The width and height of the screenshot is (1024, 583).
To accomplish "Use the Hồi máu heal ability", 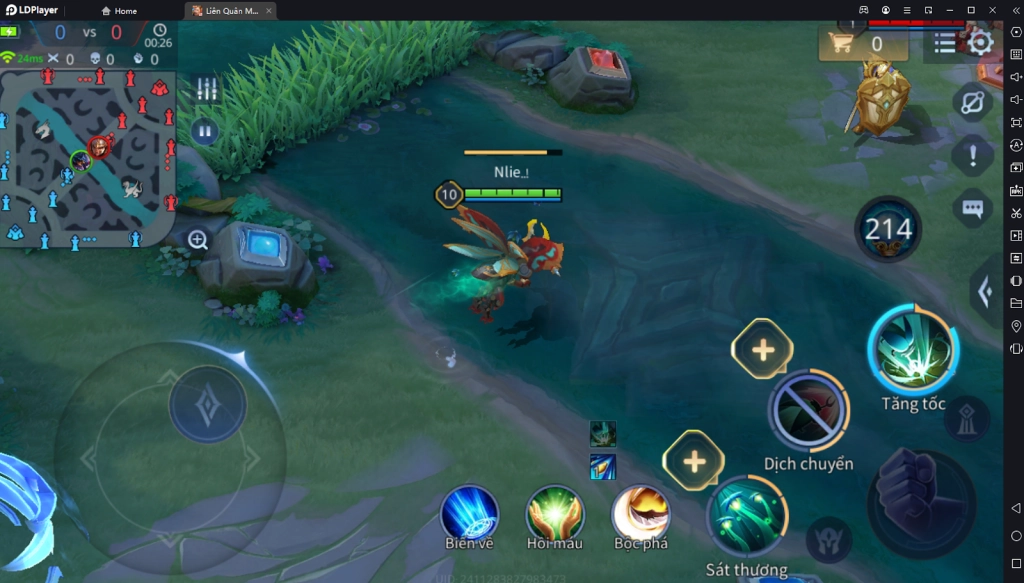I will [555, 514].
